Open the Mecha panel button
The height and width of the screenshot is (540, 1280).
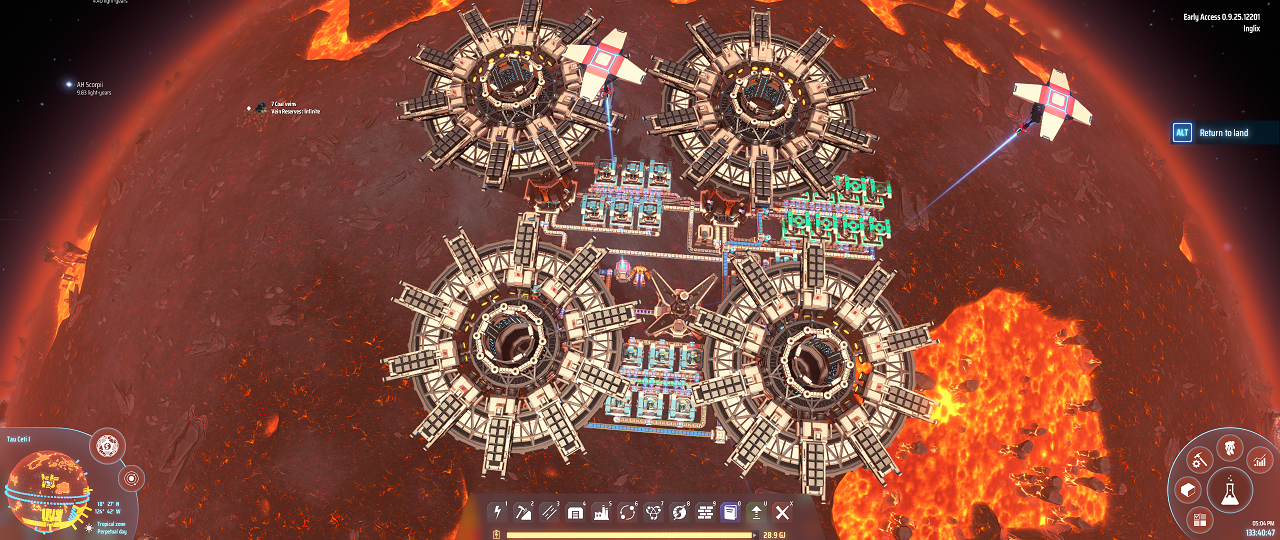point(1228,447)
